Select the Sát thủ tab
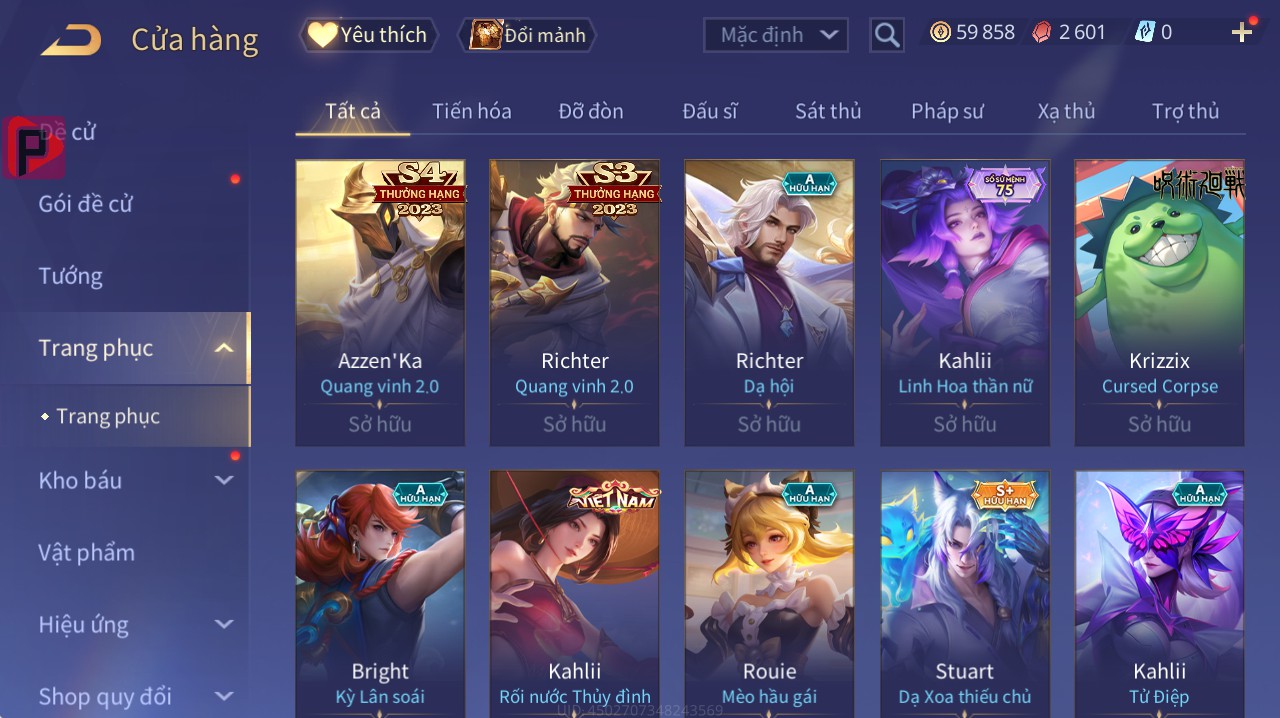Screen dimensions: 1280x718 [x=828, y=111]
